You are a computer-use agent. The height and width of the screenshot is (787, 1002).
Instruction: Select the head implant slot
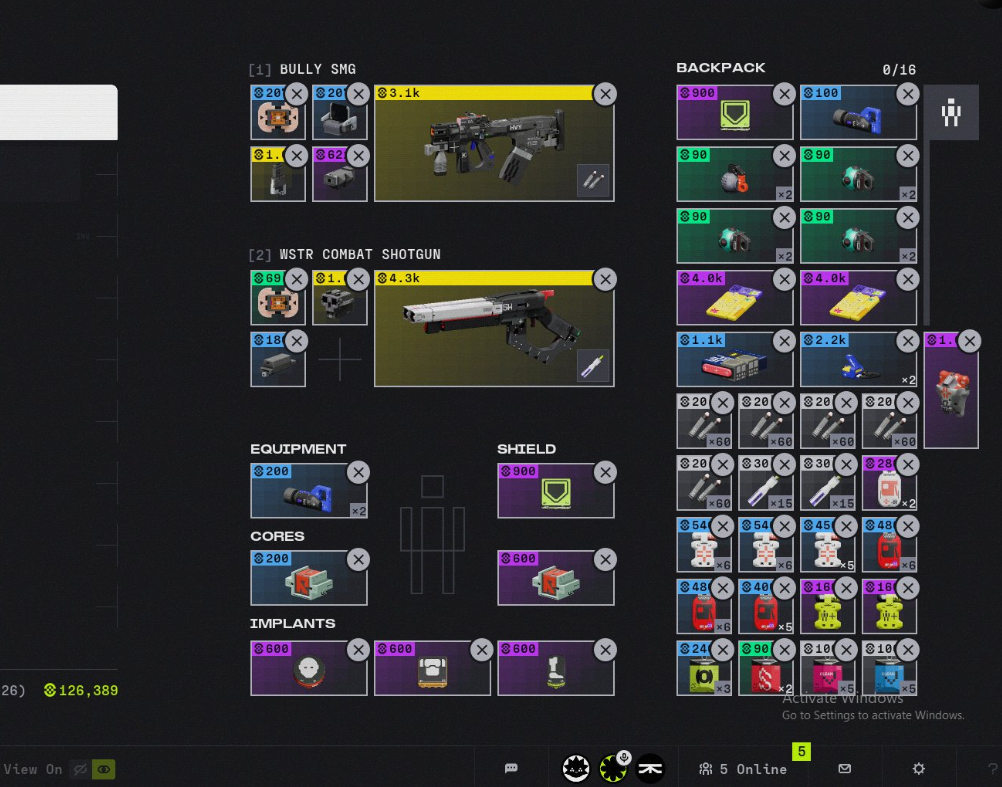[x=308, y=672]
